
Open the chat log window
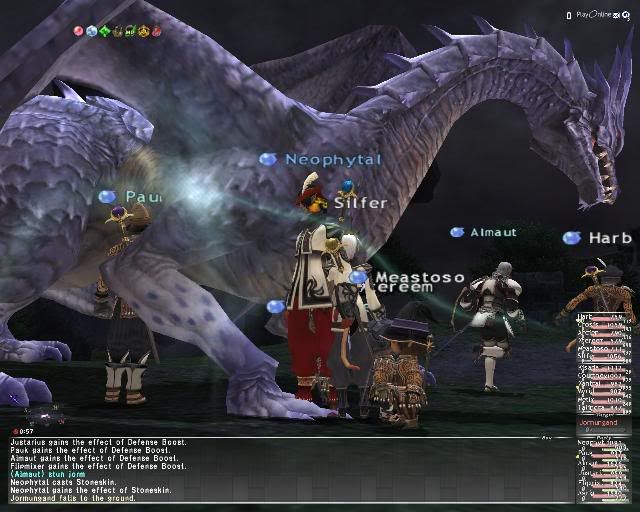[x=280, y=471]
